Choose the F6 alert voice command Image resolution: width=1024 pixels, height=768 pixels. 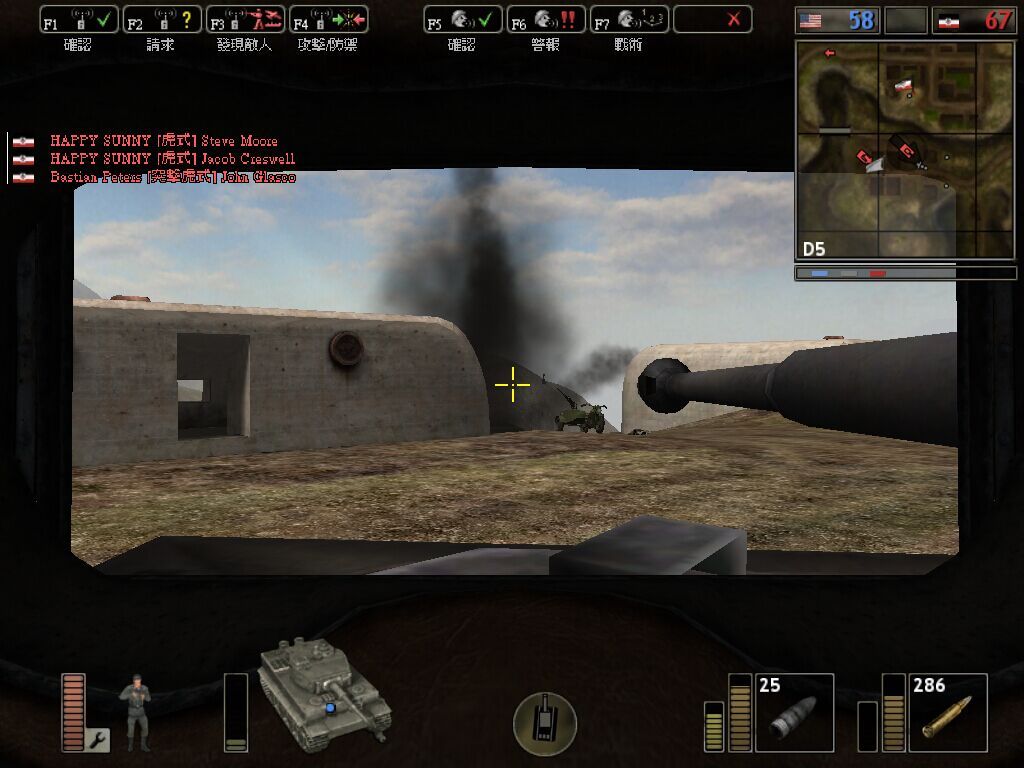(x=546, y=20)
